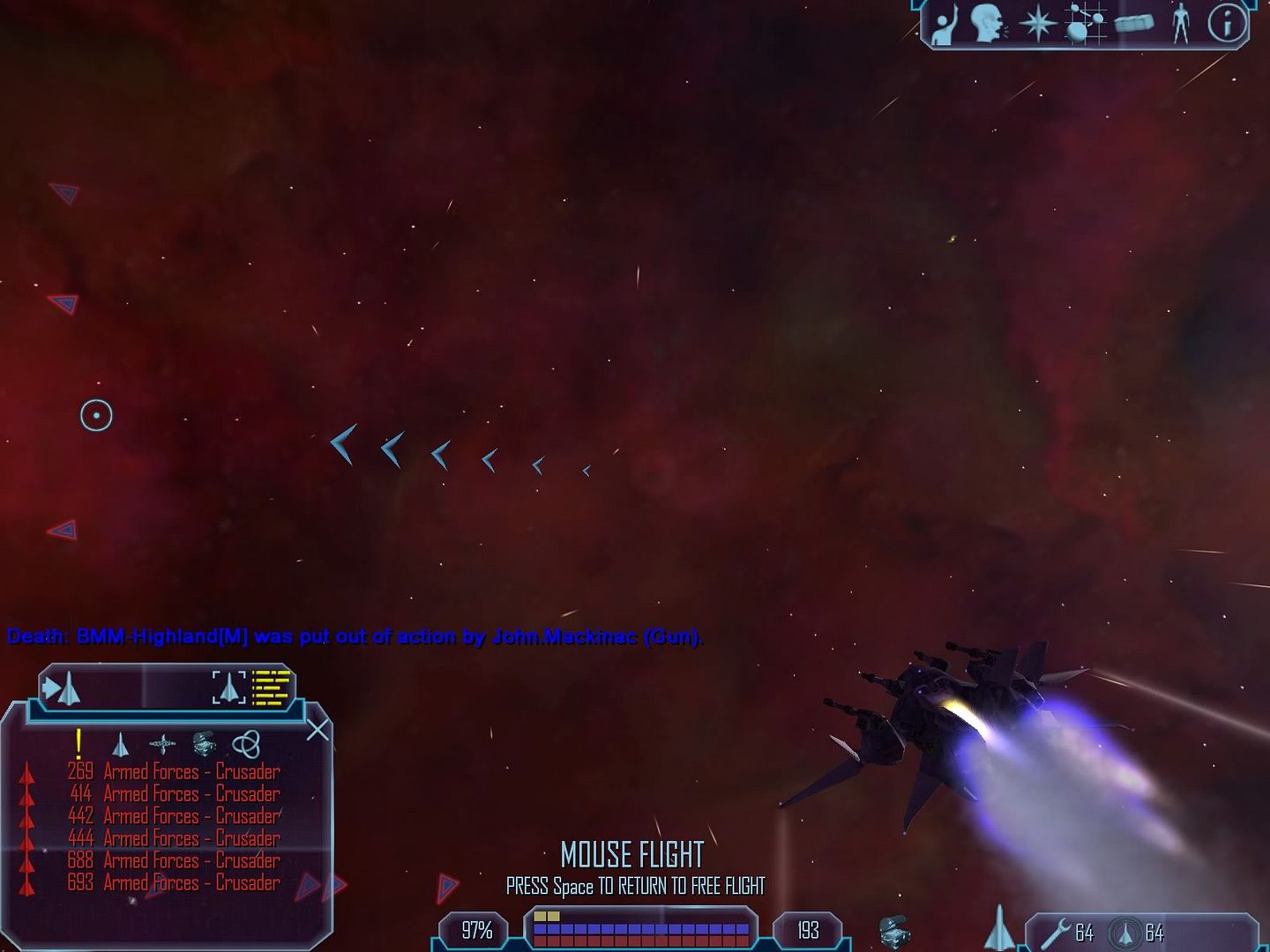Open the circled 'i' information icon
This screenshot has width=1270, height=952.
[x=1227, y=24]
